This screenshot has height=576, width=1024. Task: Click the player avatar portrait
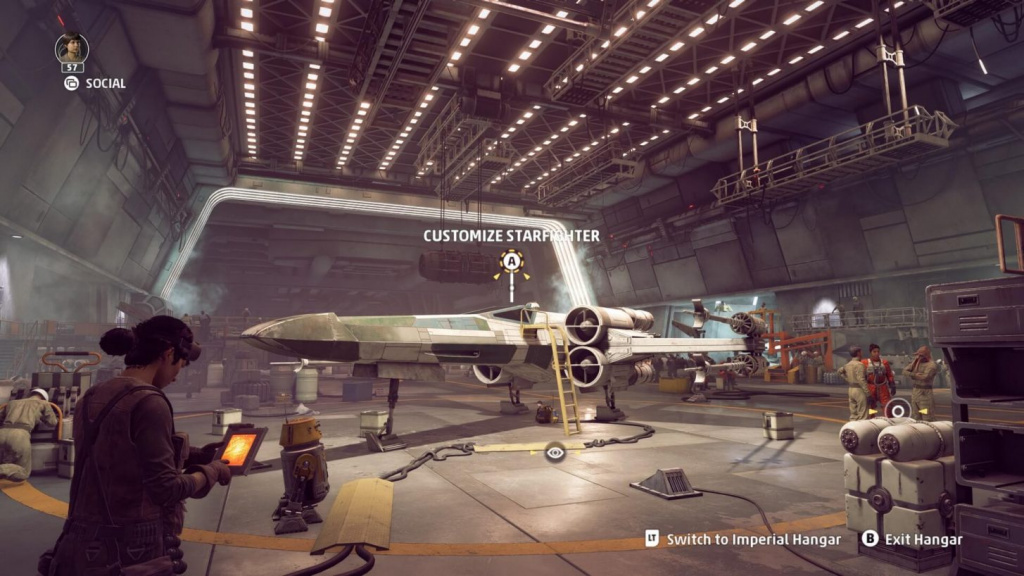click(x=72, y=49)
